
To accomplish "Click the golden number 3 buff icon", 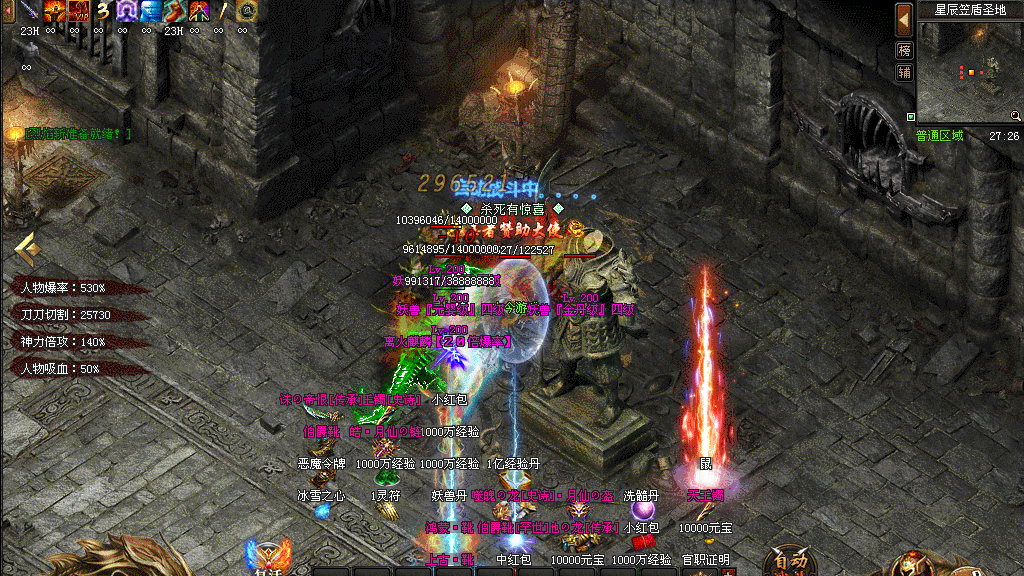I will [x=102, y=11].
